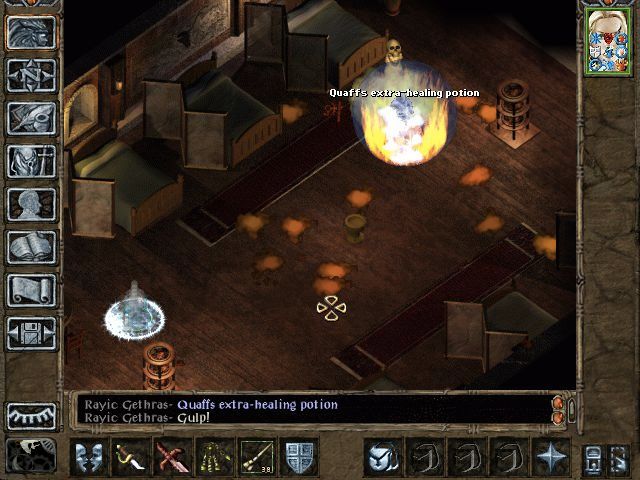The width and height of the screenshot is (640, 480).
Task: Open the priest spell scroll
Action: (x=31, y=290)
